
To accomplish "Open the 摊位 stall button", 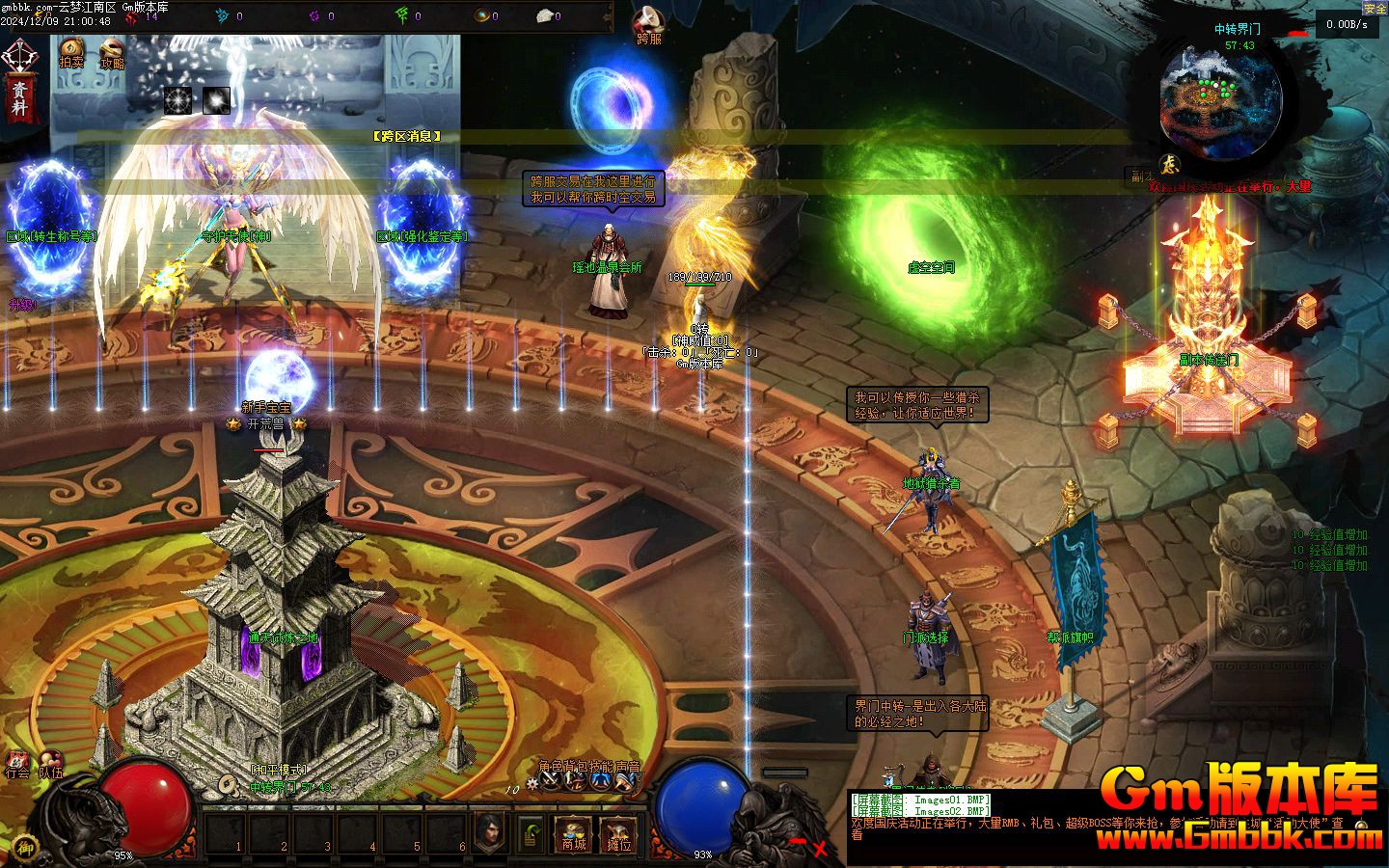I will click(x=618, y=834).
